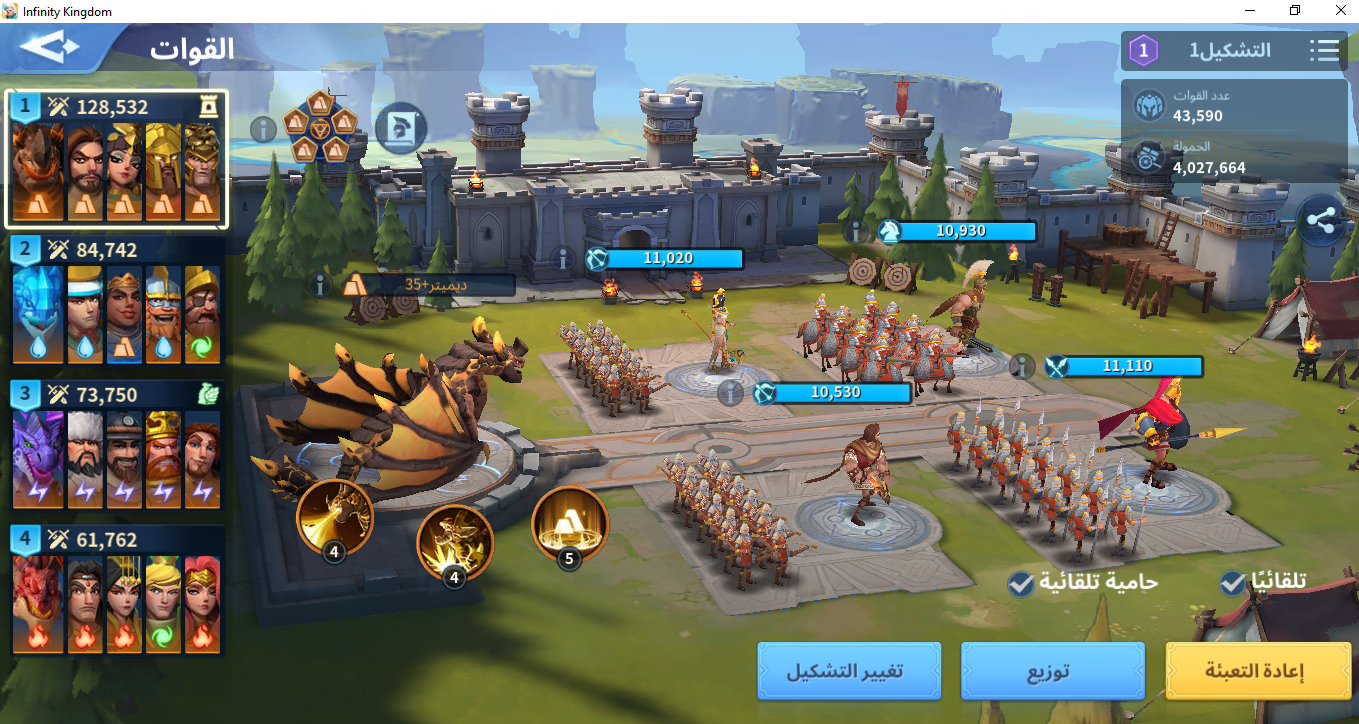Toggle the حامية تلقائية auto garrison checkbox

pos(1021,583)
